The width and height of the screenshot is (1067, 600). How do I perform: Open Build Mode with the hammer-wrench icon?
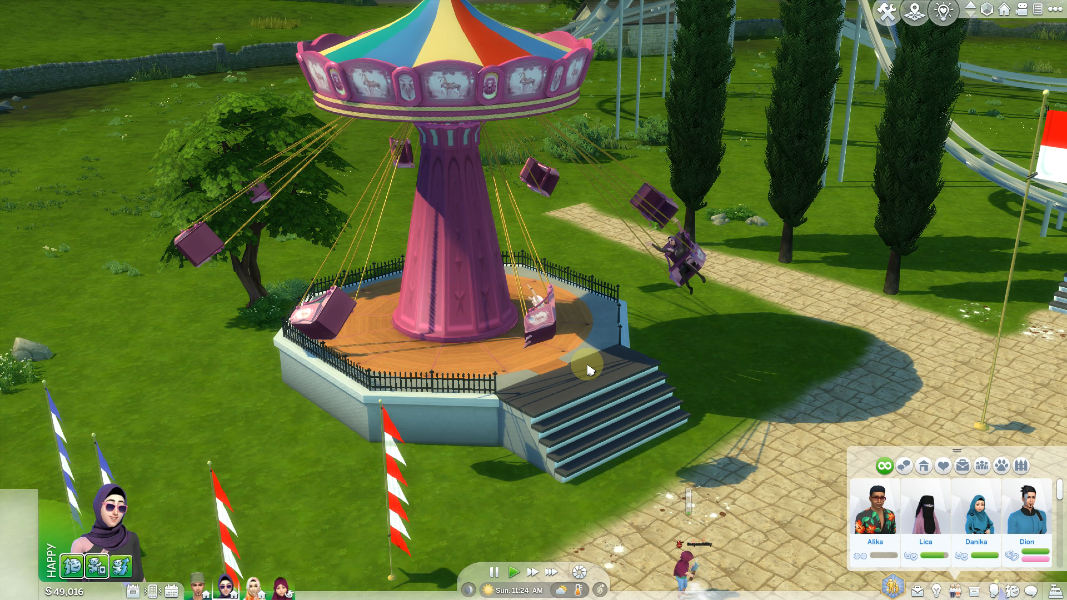886,12
